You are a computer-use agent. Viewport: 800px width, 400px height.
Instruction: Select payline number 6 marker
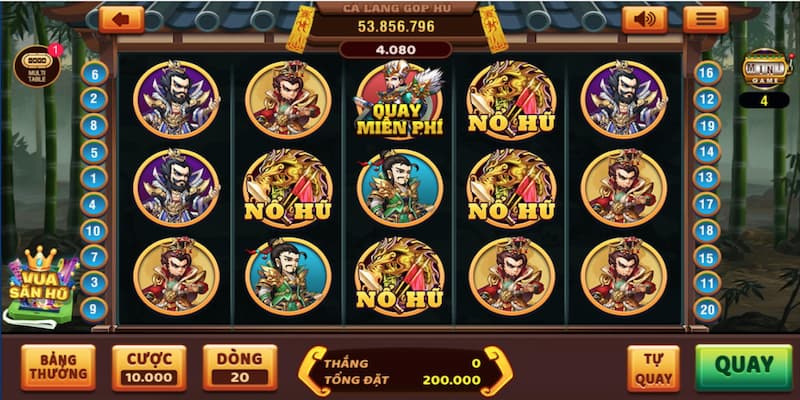(95, 73)
